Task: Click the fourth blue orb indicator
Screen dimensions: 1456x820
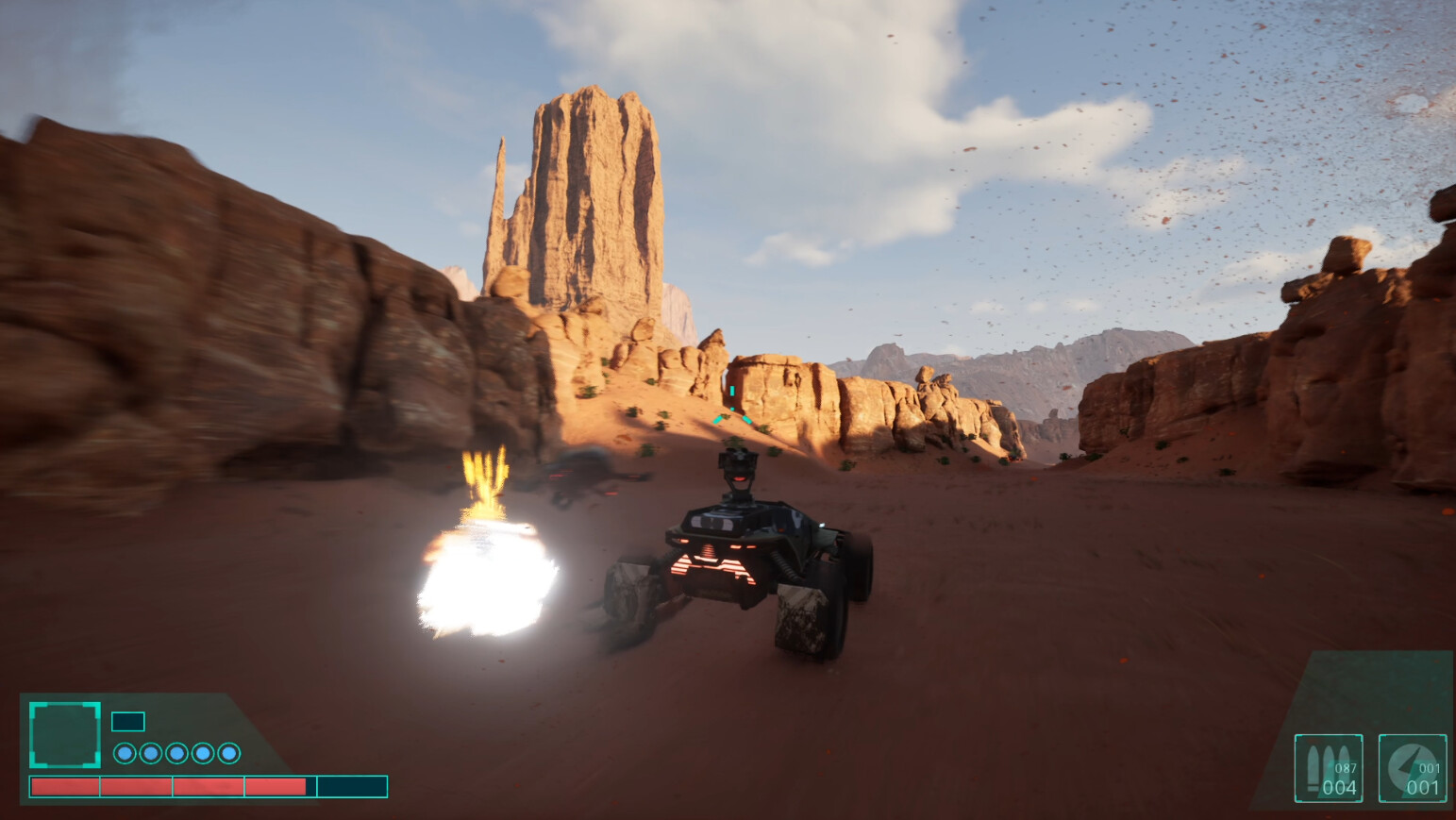Action: point(202,752)
